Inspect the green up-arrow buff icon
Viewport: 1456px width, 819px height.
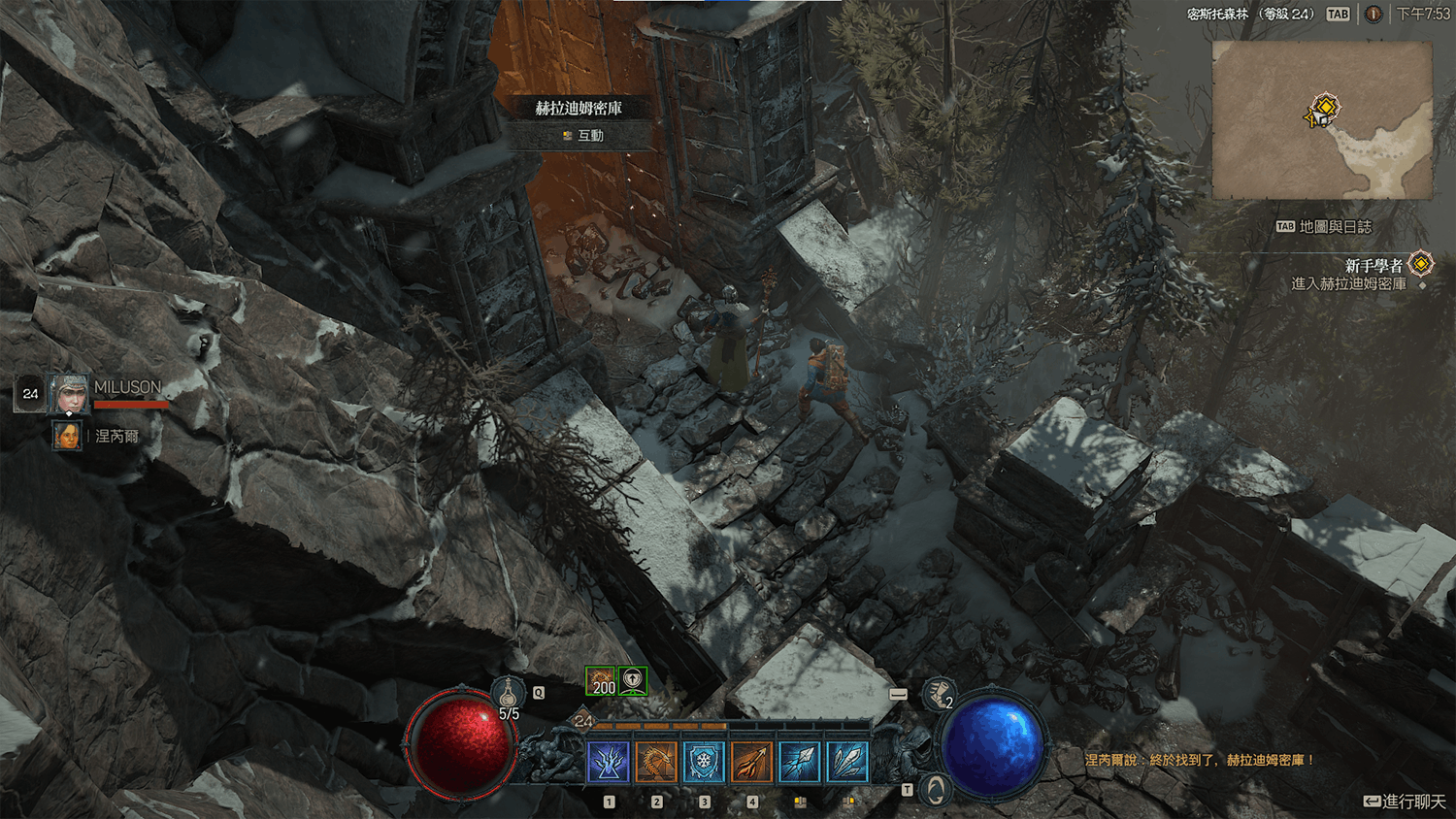click(633, 681)
